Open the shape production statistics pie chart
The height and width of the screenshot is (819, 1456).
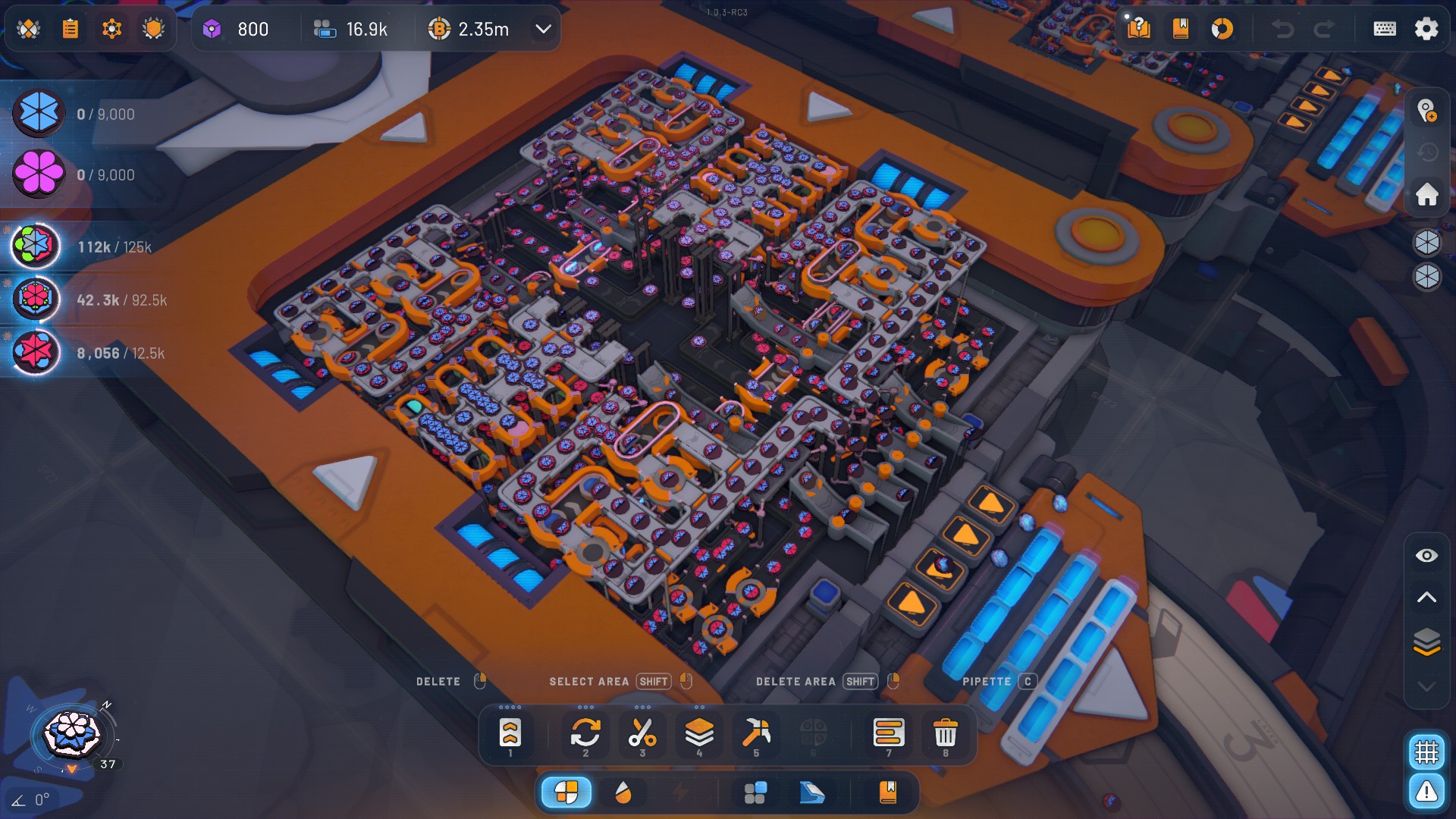1223,30
